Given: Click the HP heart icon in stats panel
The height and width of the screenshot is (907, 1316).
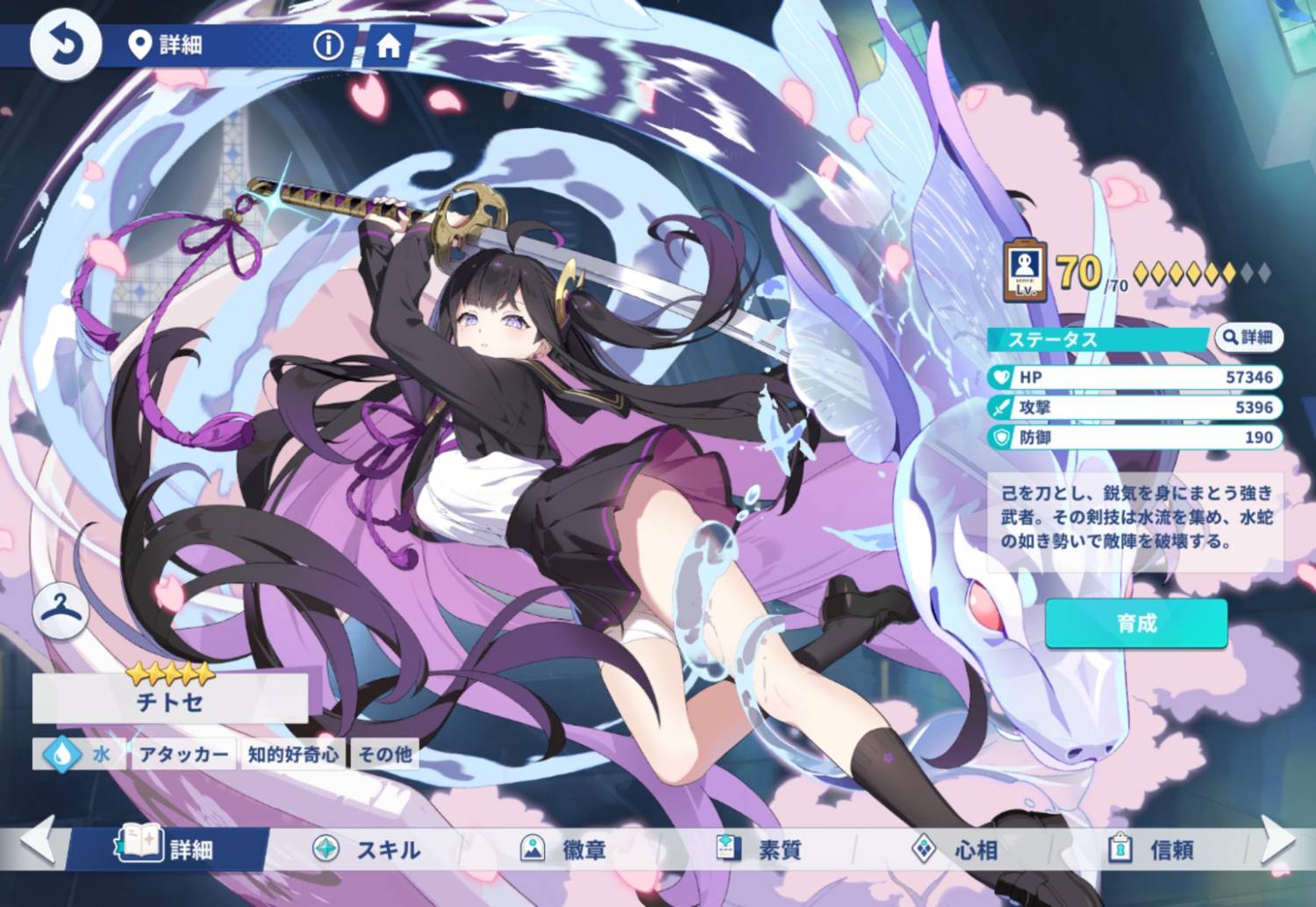Looking at the screenshot, I should (1000, 378).
